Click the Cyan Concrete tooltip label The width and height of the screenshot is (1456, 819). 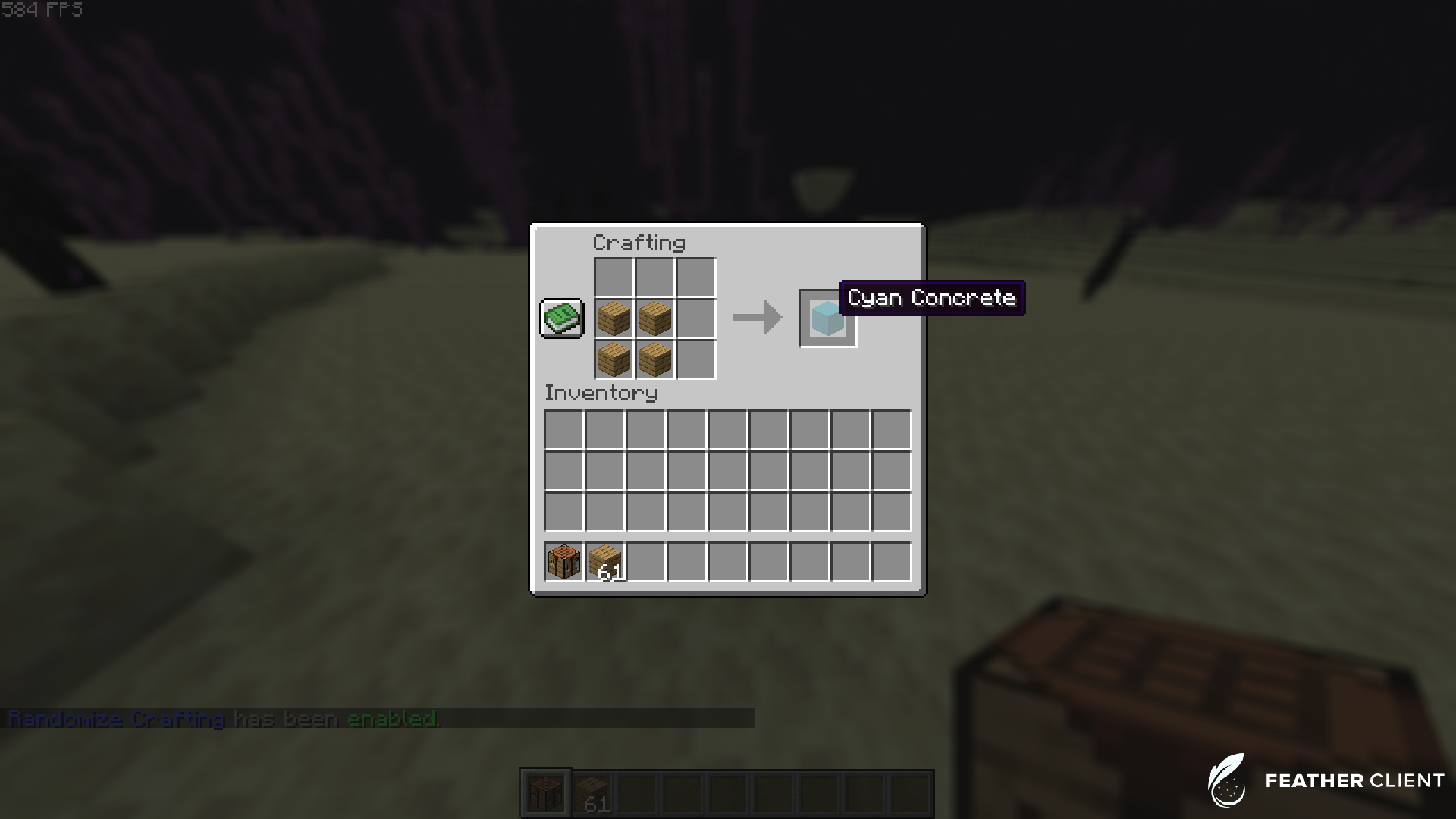point(931,298)
